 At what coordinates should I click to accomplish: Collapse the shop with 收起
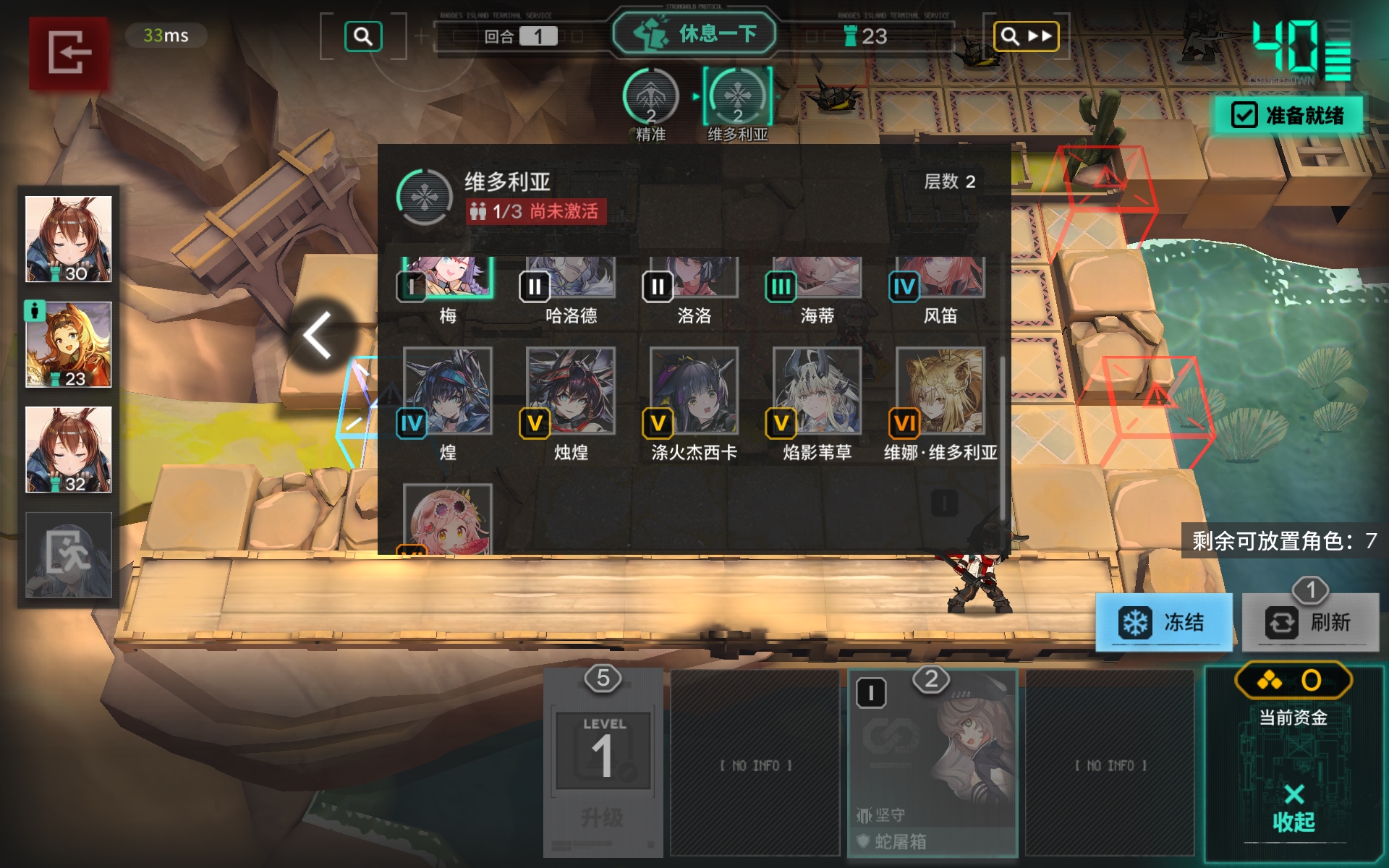point(1294,807)
